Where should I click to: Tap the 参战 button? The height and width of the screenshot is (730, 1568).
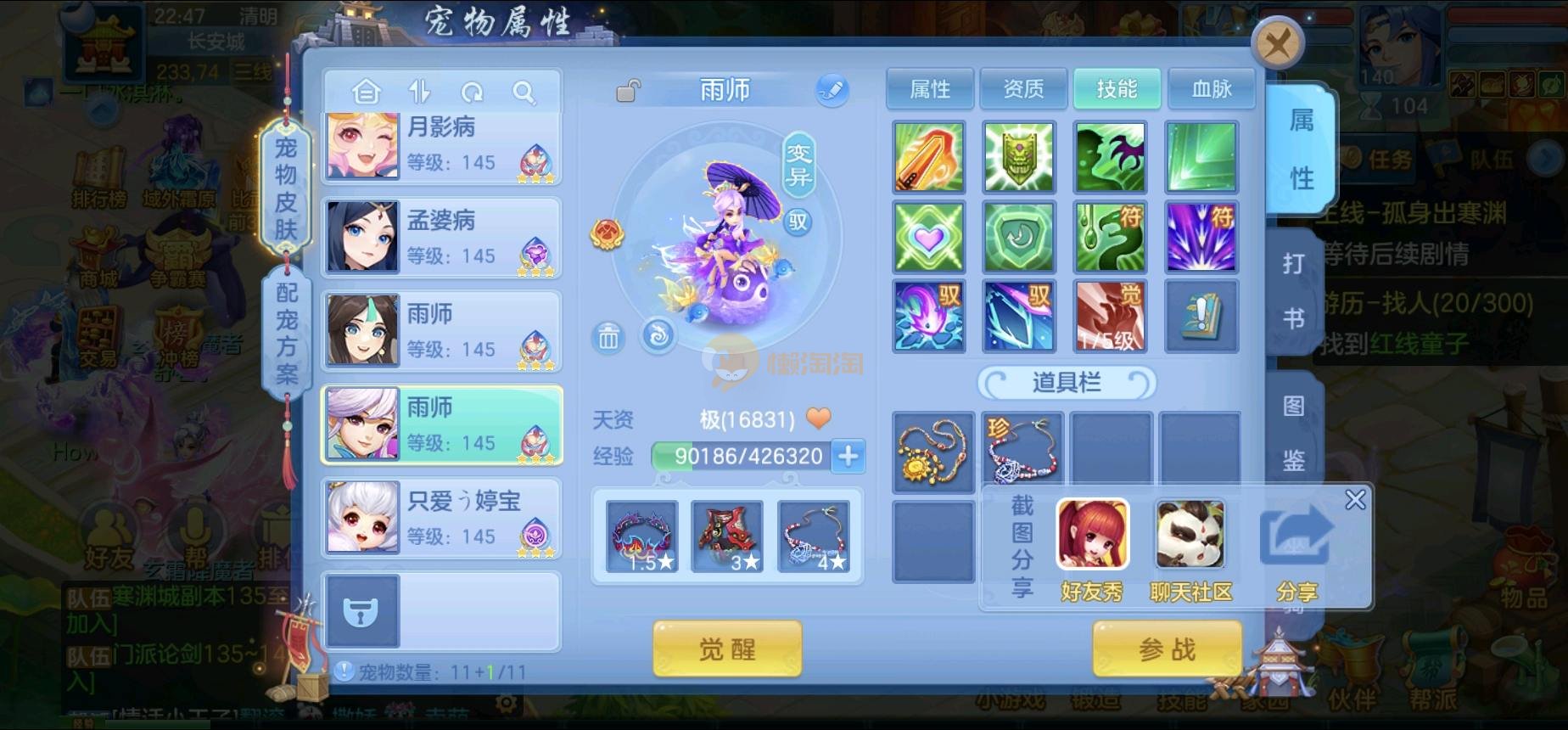1168,649
